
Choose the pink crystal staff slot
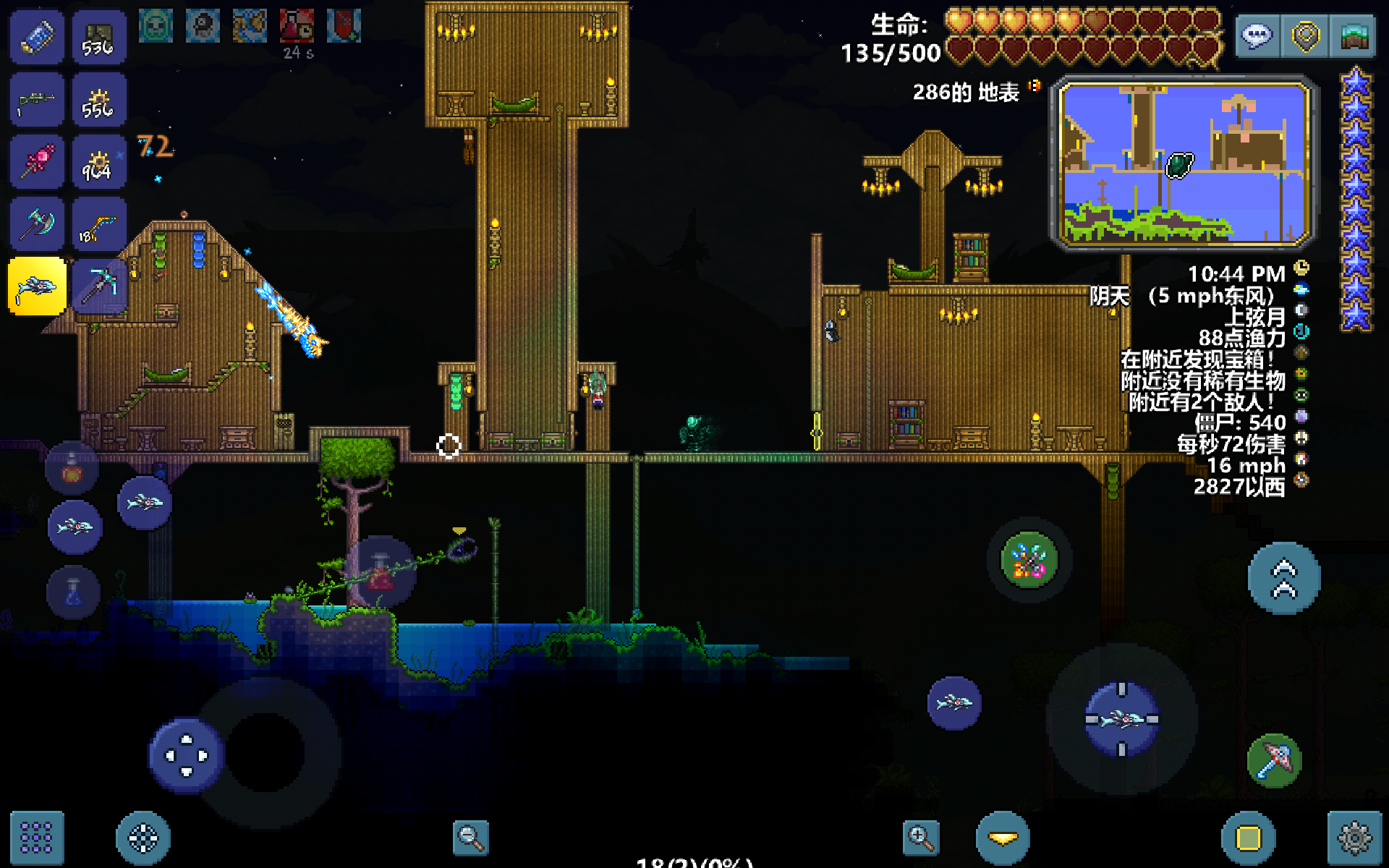click(36, 162)
